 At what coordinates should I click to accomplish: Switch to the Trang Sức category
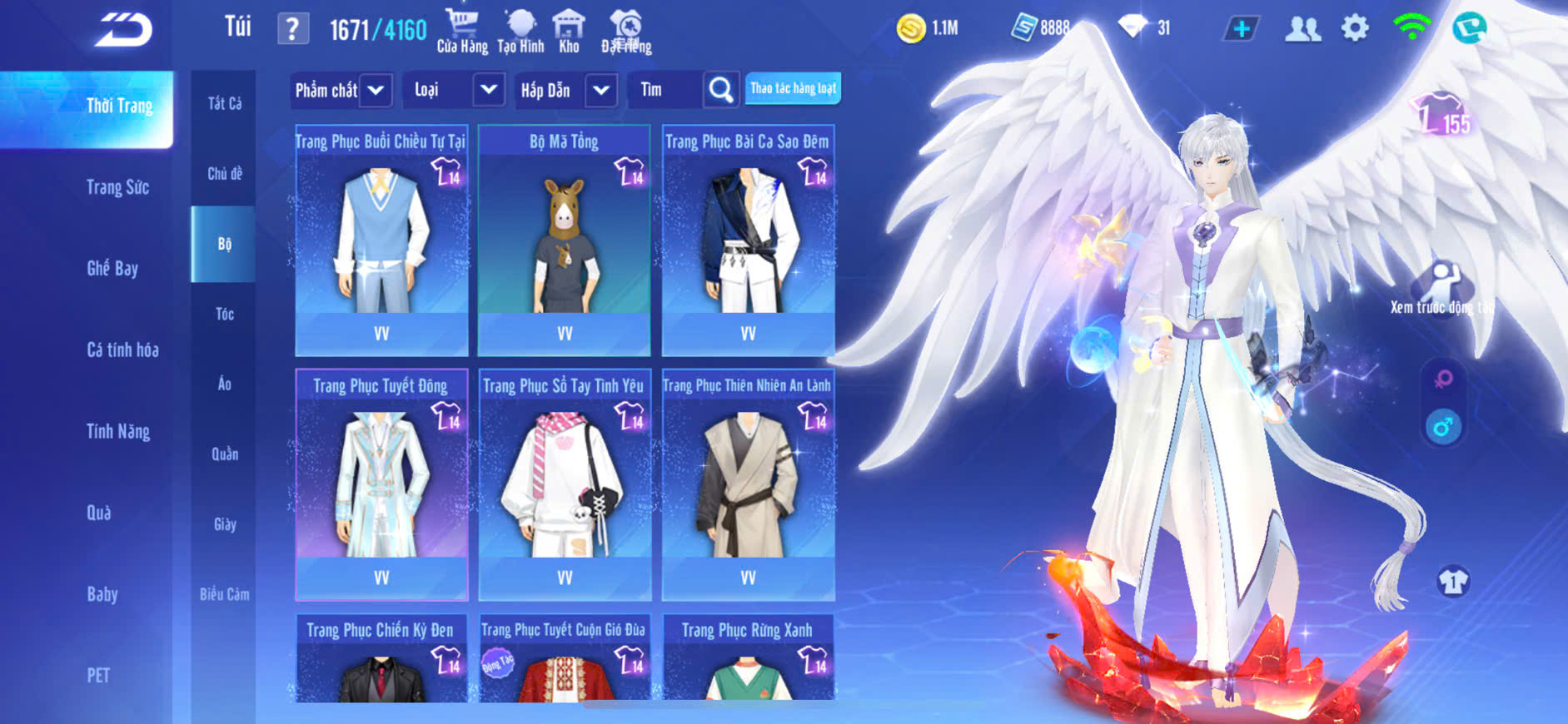(117, 187)
